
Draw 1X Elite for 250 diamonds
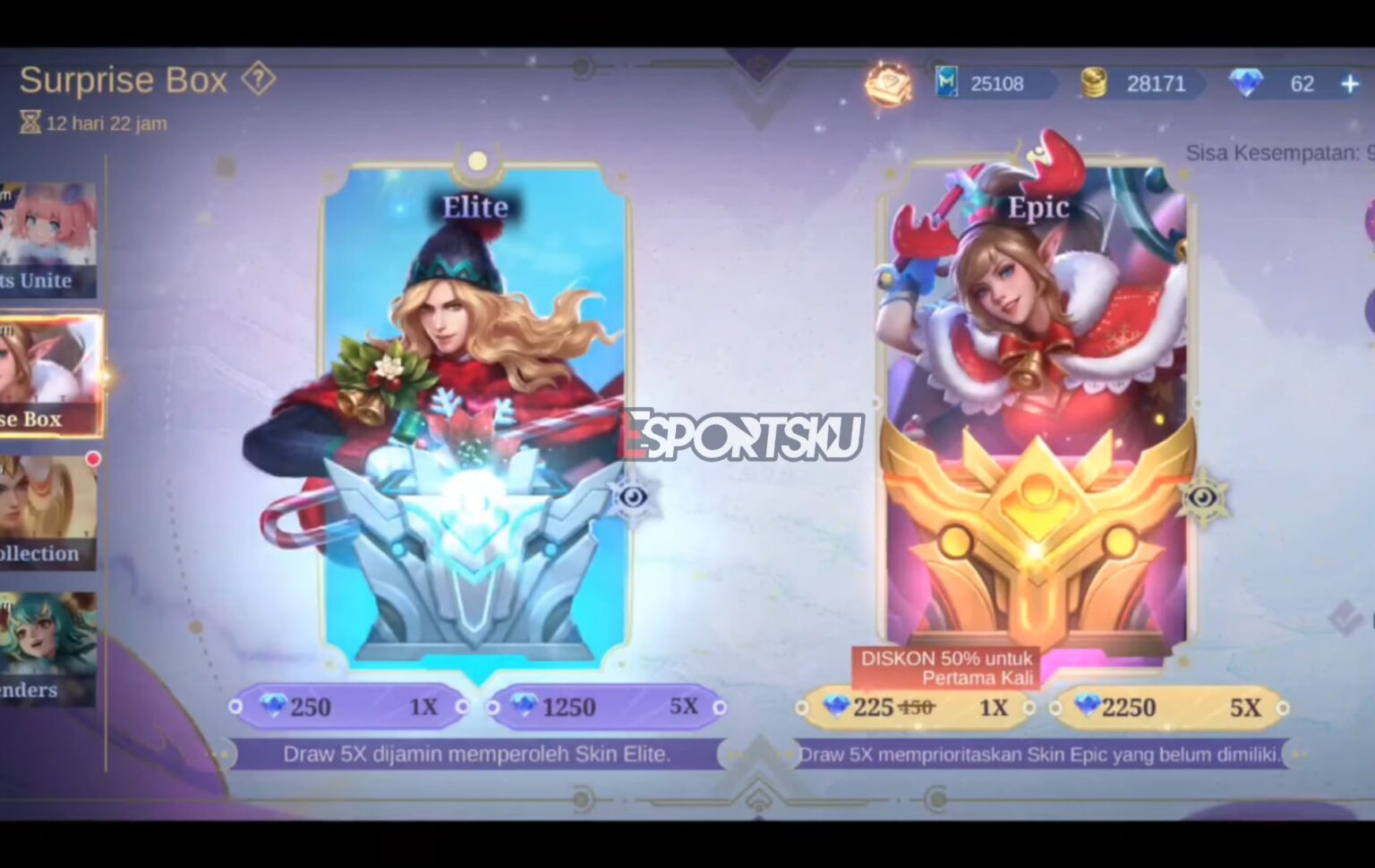349,707
